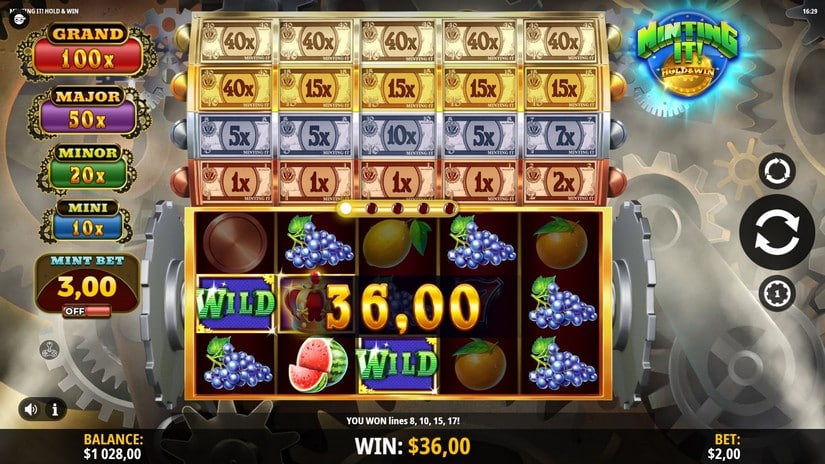The height and width of the screenshot is (464, 825).
Task: Spin the reels with the large spin button
Action: 777,233
